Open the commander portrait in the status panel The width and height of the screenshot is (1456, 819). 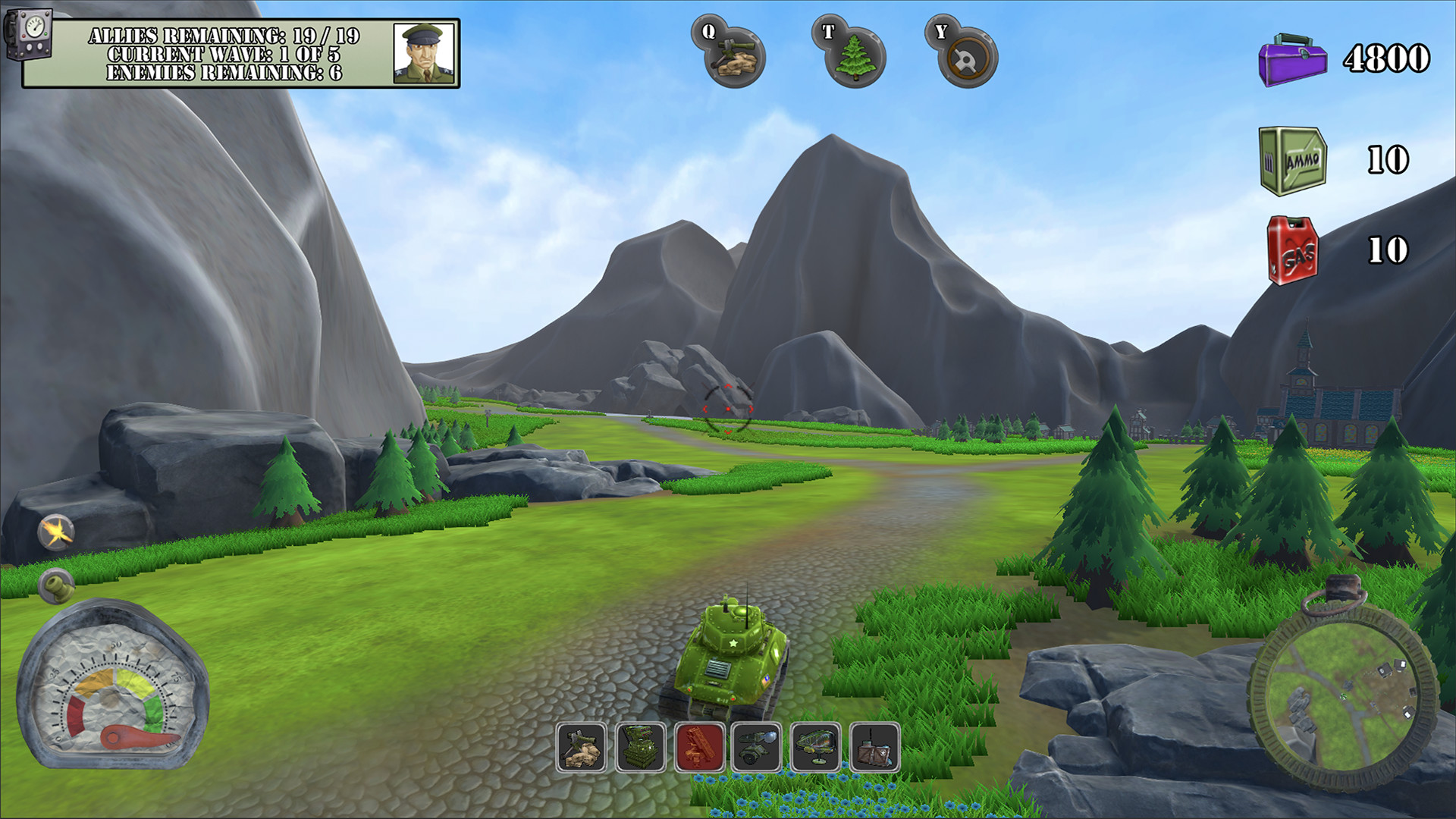(x=423, y=53)
